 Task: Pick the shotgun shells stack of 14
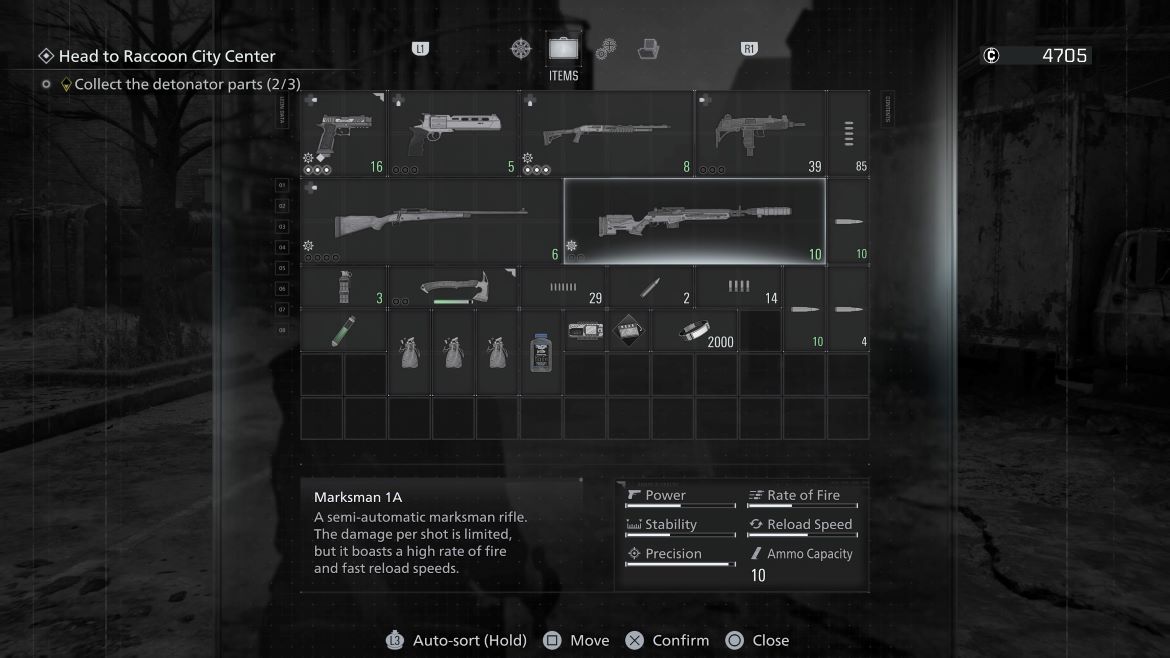739,287
